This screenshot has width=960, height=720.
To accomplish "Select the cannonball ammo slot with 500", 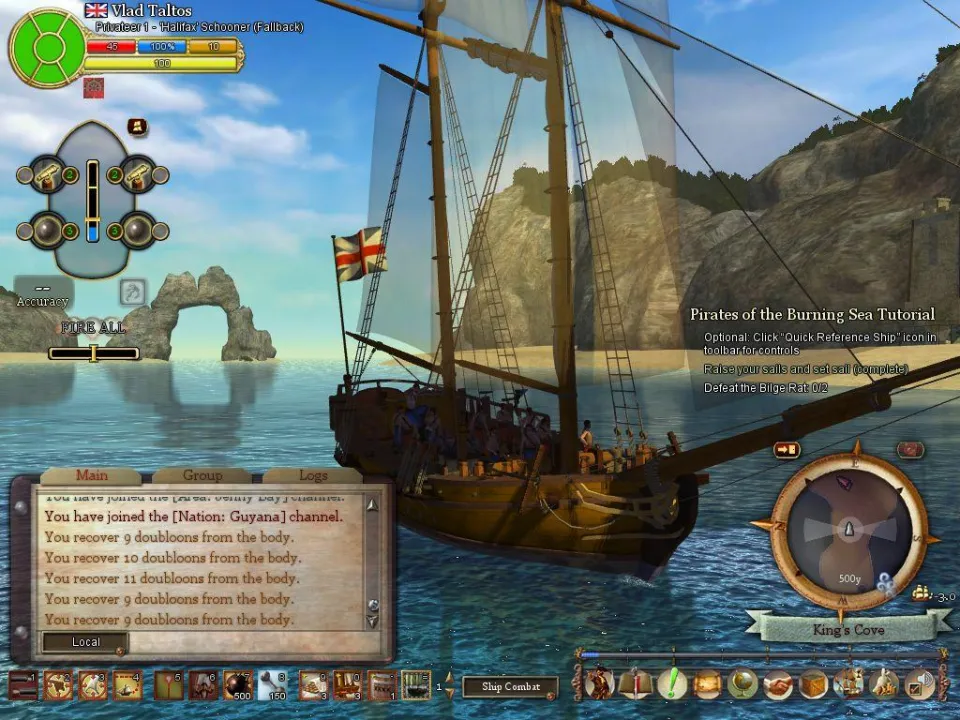I will click(238, 685).
